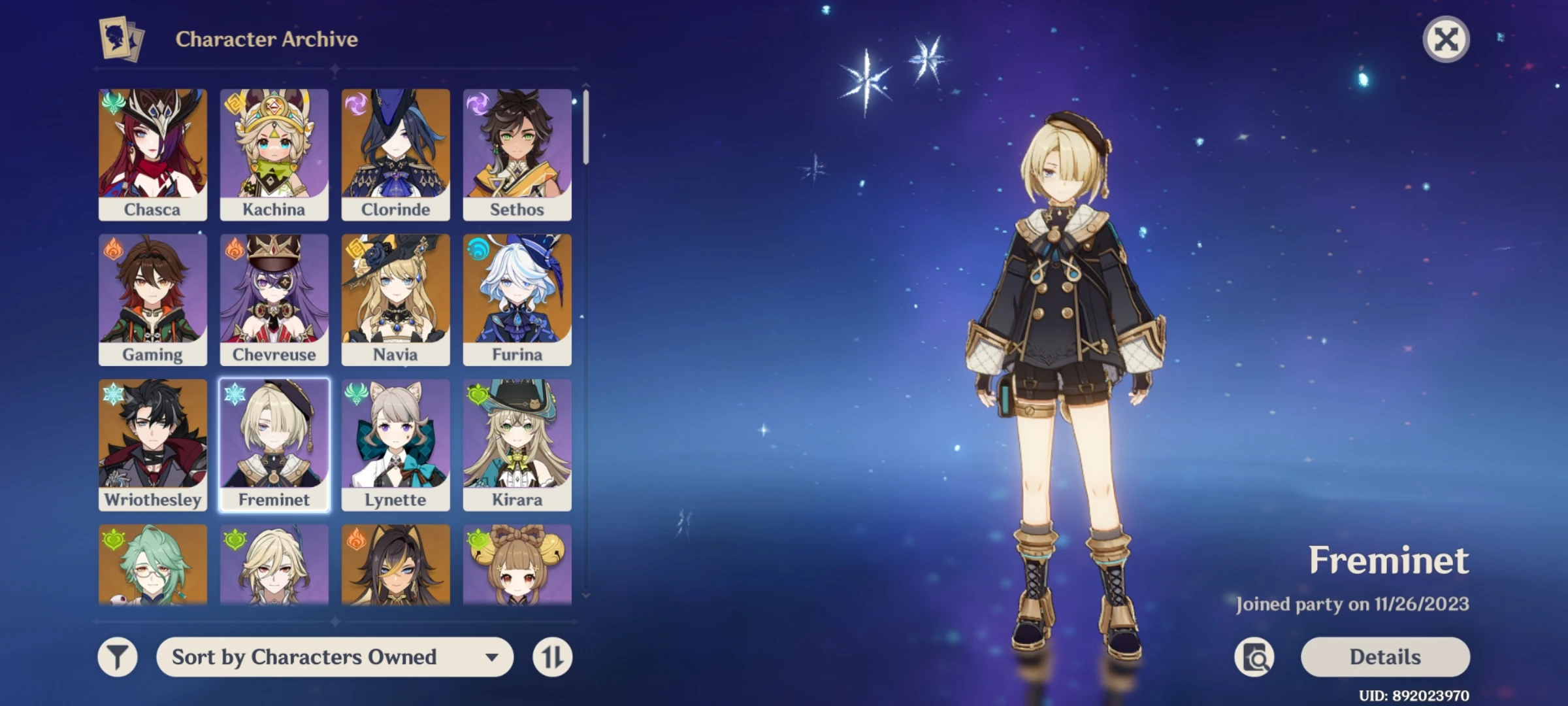Viewport: 1568px width, 706px height.
Task: Choose Lynette from the character grid
Action: tap(396, 445)
